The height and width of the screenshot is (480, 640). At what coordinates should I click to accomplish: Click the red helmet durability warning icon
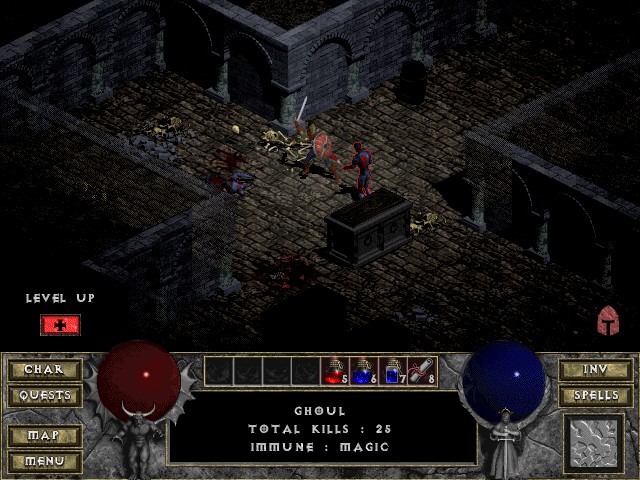pos(609,321)
